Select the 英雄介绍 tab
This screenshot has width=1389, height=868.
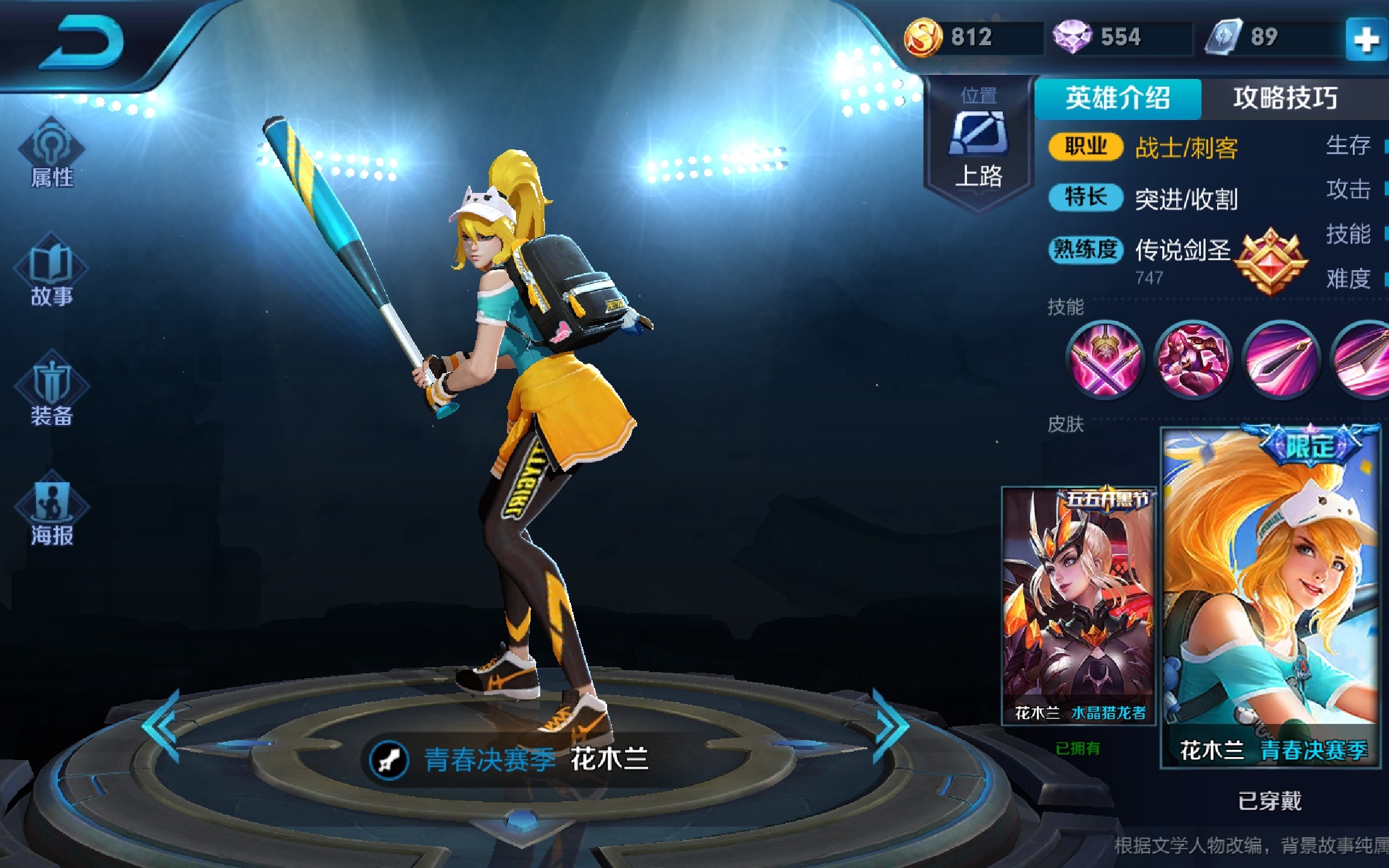coord(1117,98)
